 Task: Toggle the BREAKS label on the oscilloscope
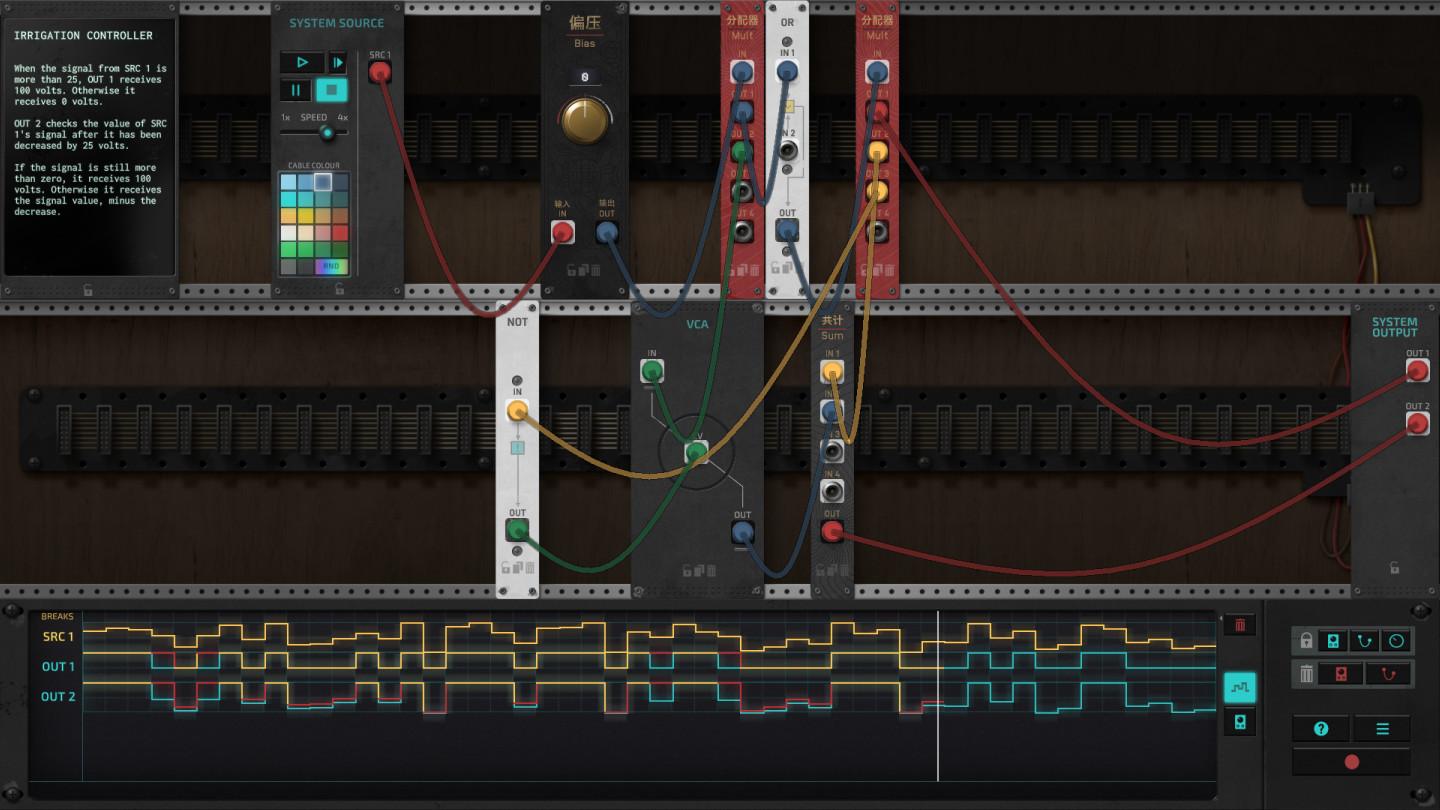(58, 617)
